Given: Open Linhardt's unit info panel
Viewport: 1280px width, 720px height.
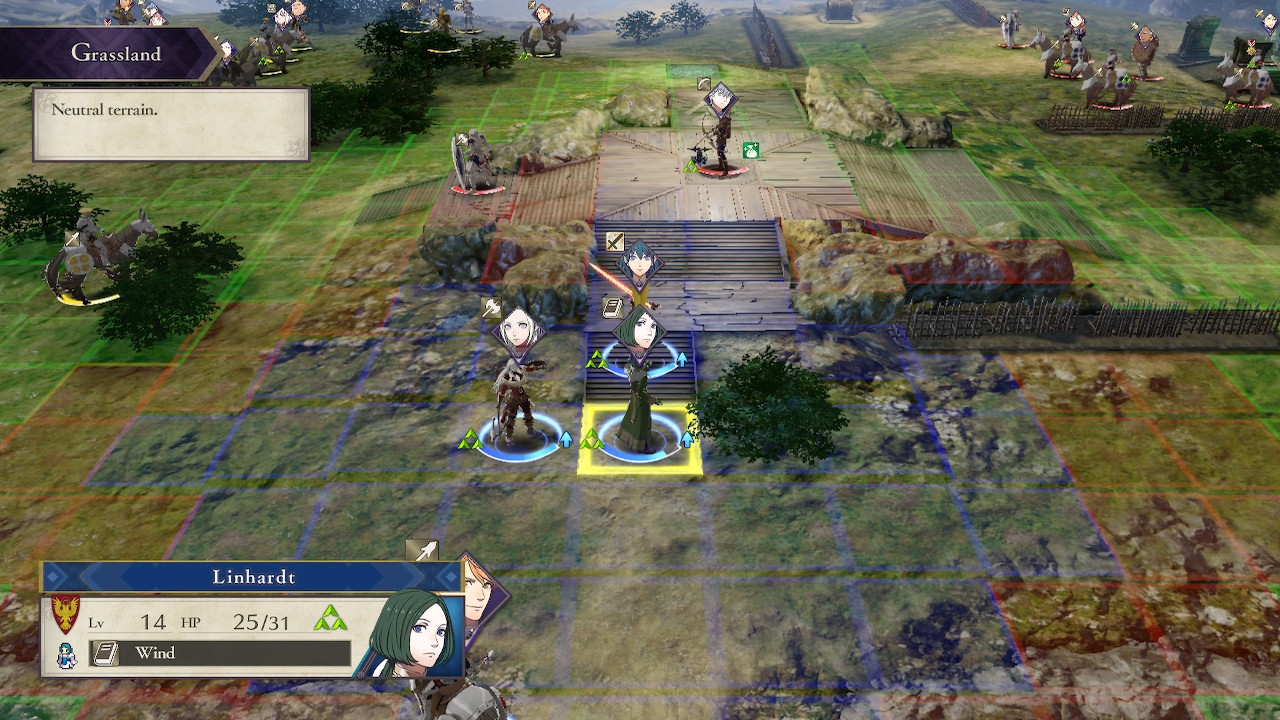Looking at the screenshot, I should [252, 577].
